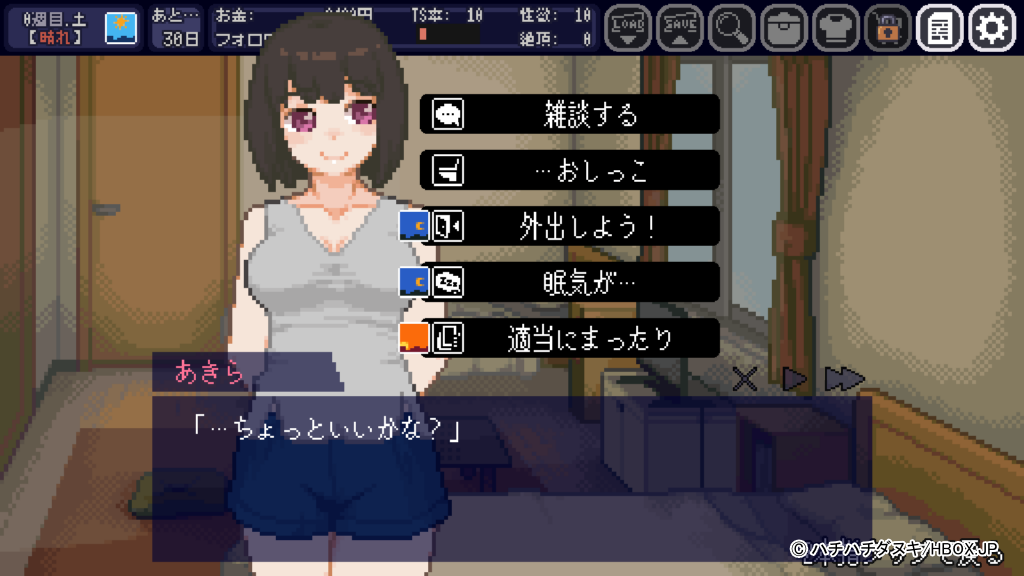Viewport: 1024px width, 576px height.
Task: Open the document log icon
Action: [x=939, y=28]
